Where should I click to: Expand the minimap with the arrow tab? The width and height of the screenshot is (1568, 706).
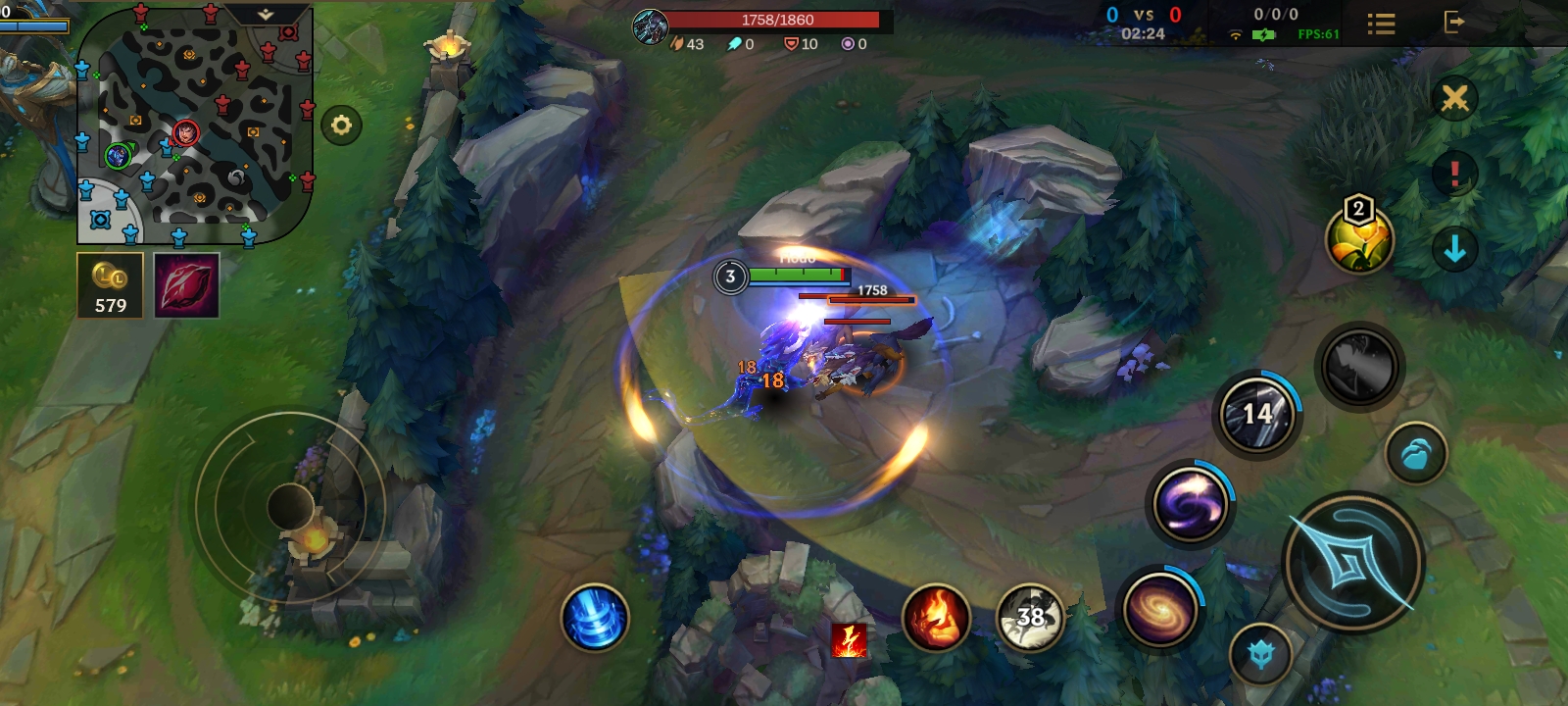[266, 15]
